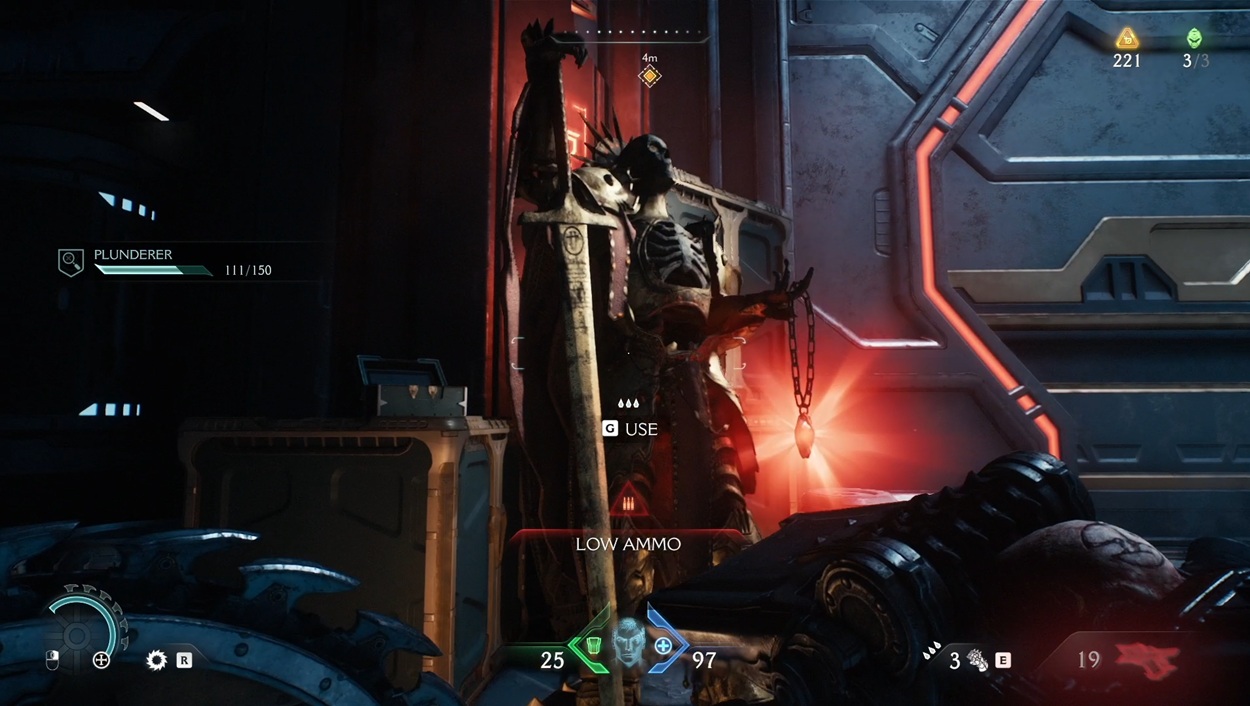Click the orange diamond waypoint marker
The height and width of the screenshot is (706, 1250).
coord(650,76)
